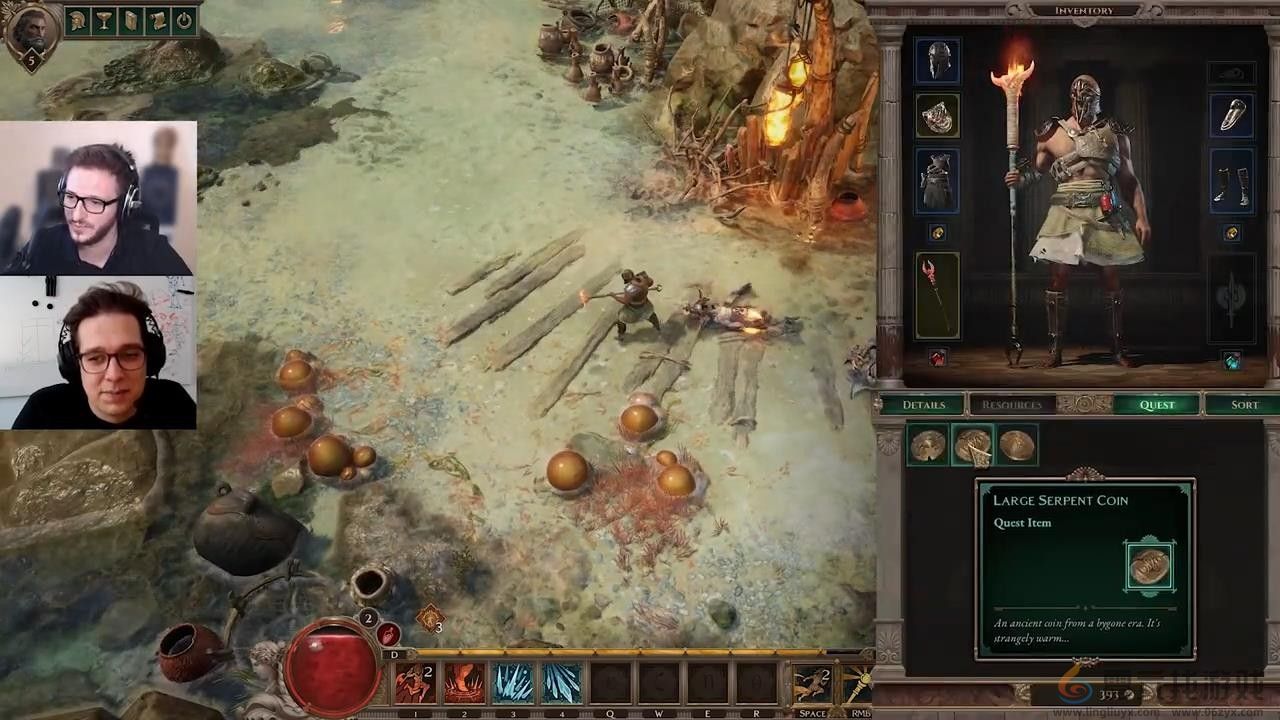1280x720 pixels.
Task: Select the third coin in quest items
Action: click(1017, 446)
